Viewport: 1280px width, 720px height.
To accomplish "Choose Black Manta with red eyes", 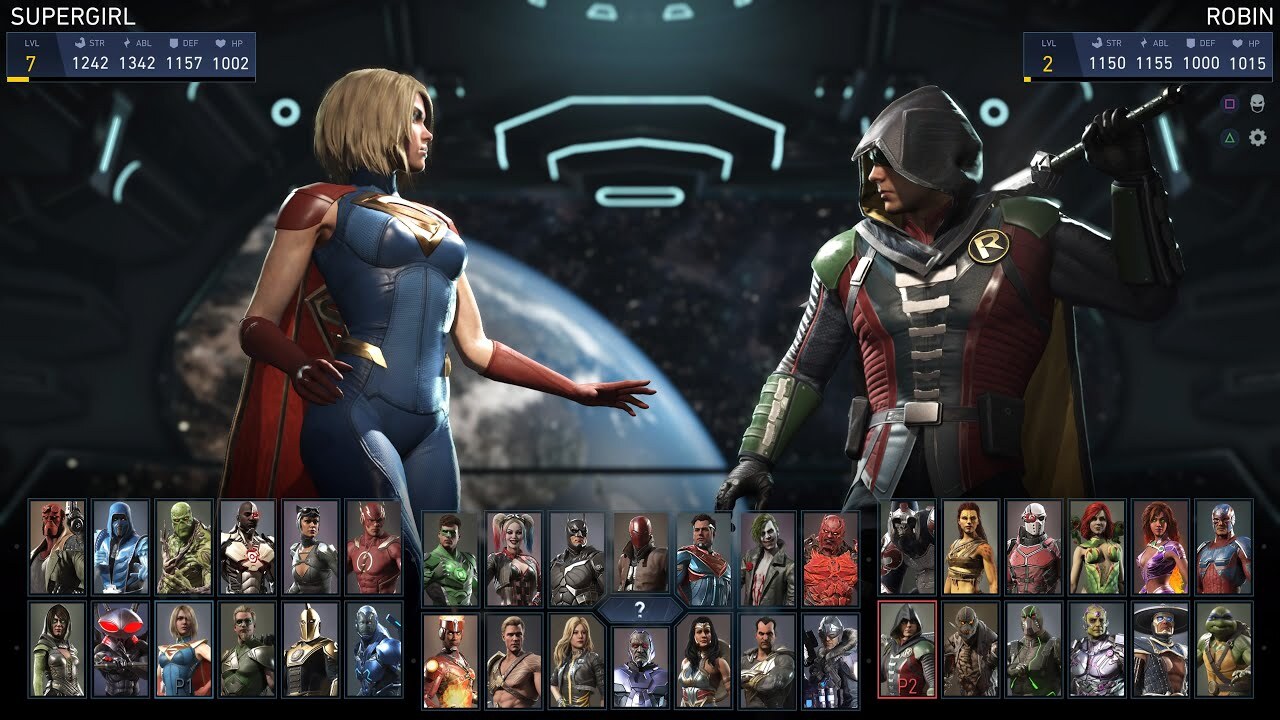I will 120,649.
